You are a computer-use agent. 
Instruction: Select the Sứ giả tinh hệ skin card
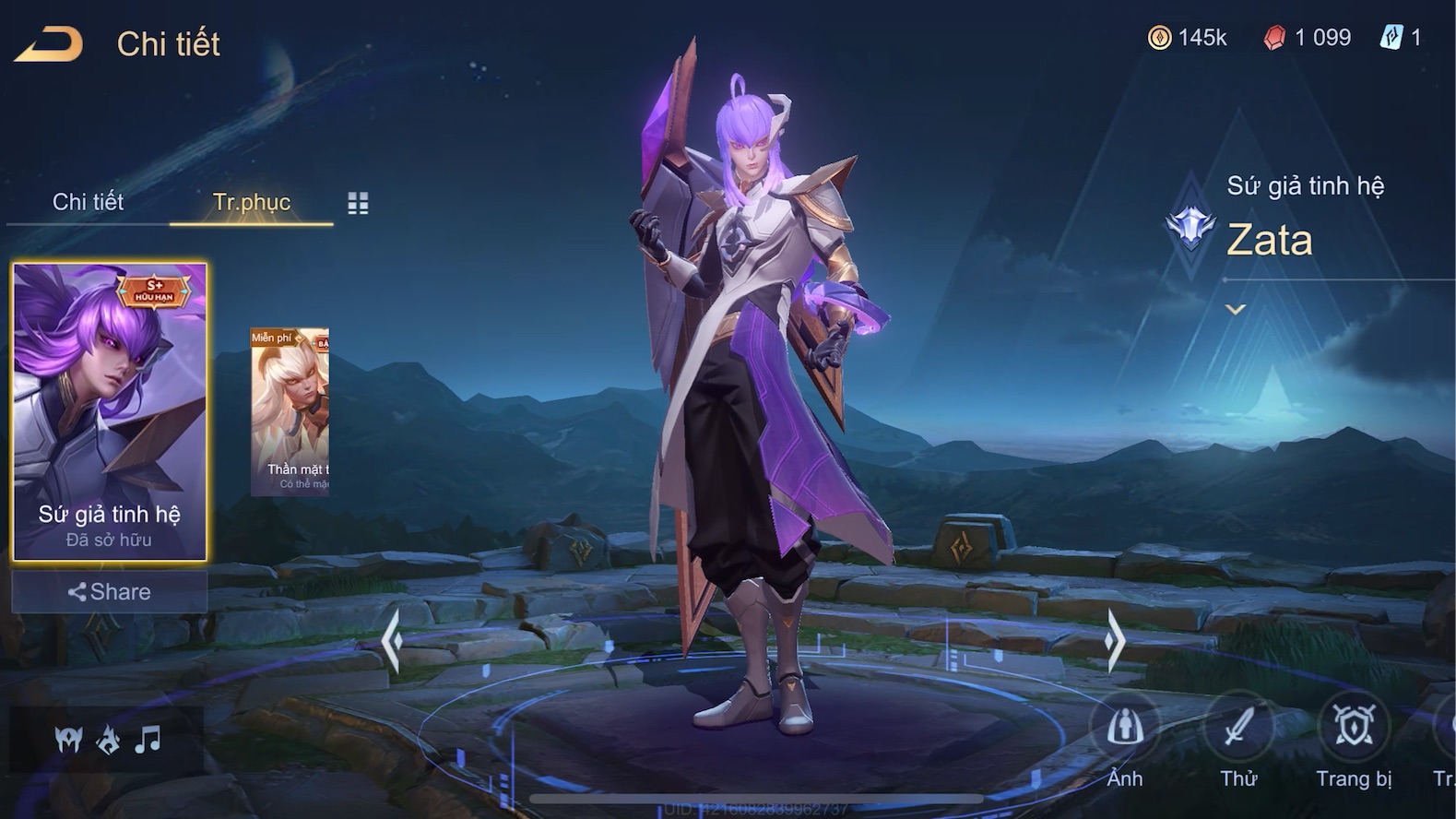click(110, 411)
